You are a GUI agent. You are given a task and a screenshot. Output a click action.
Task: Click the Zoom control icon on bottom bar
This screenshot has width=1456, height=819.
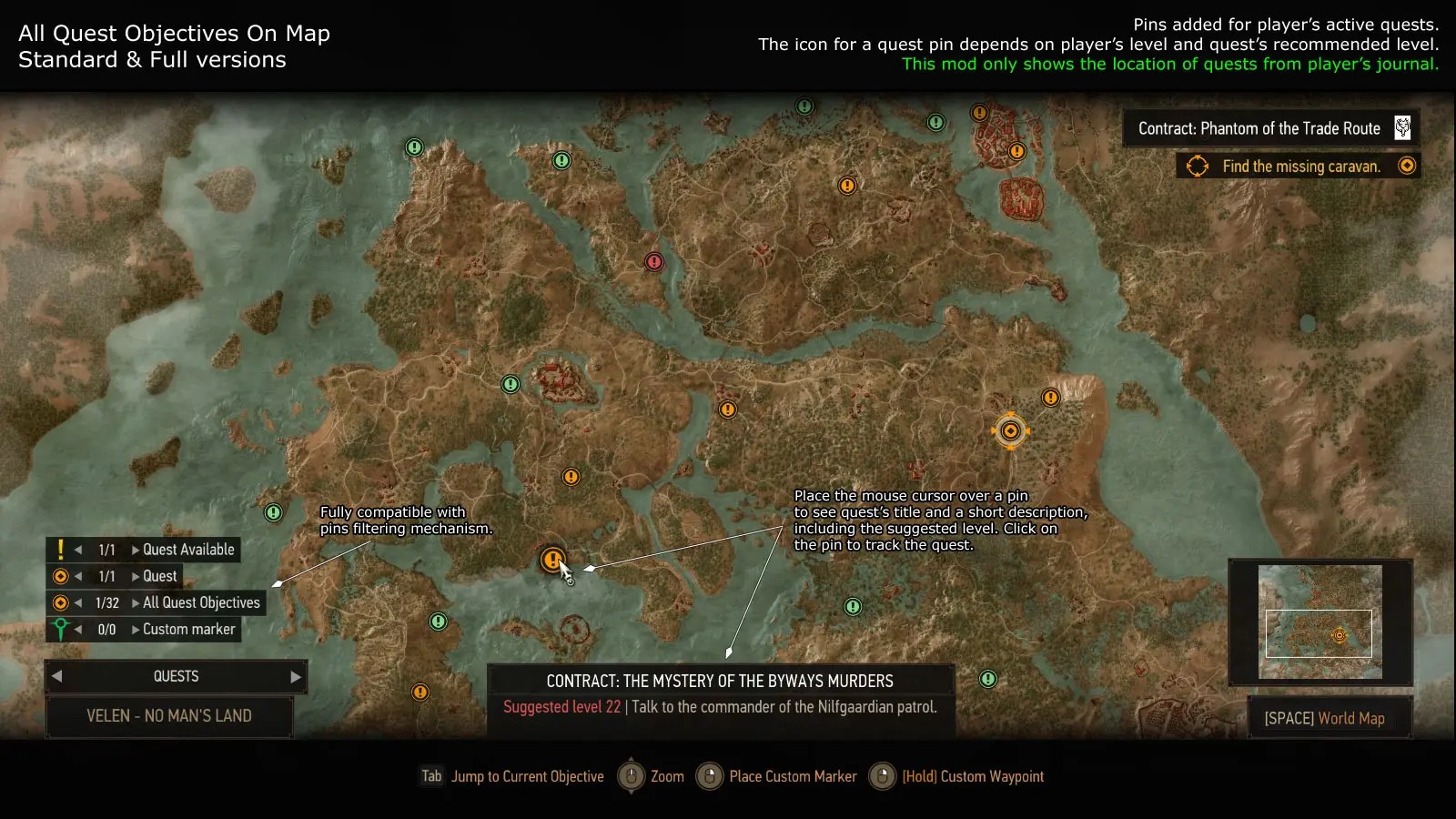632,776
